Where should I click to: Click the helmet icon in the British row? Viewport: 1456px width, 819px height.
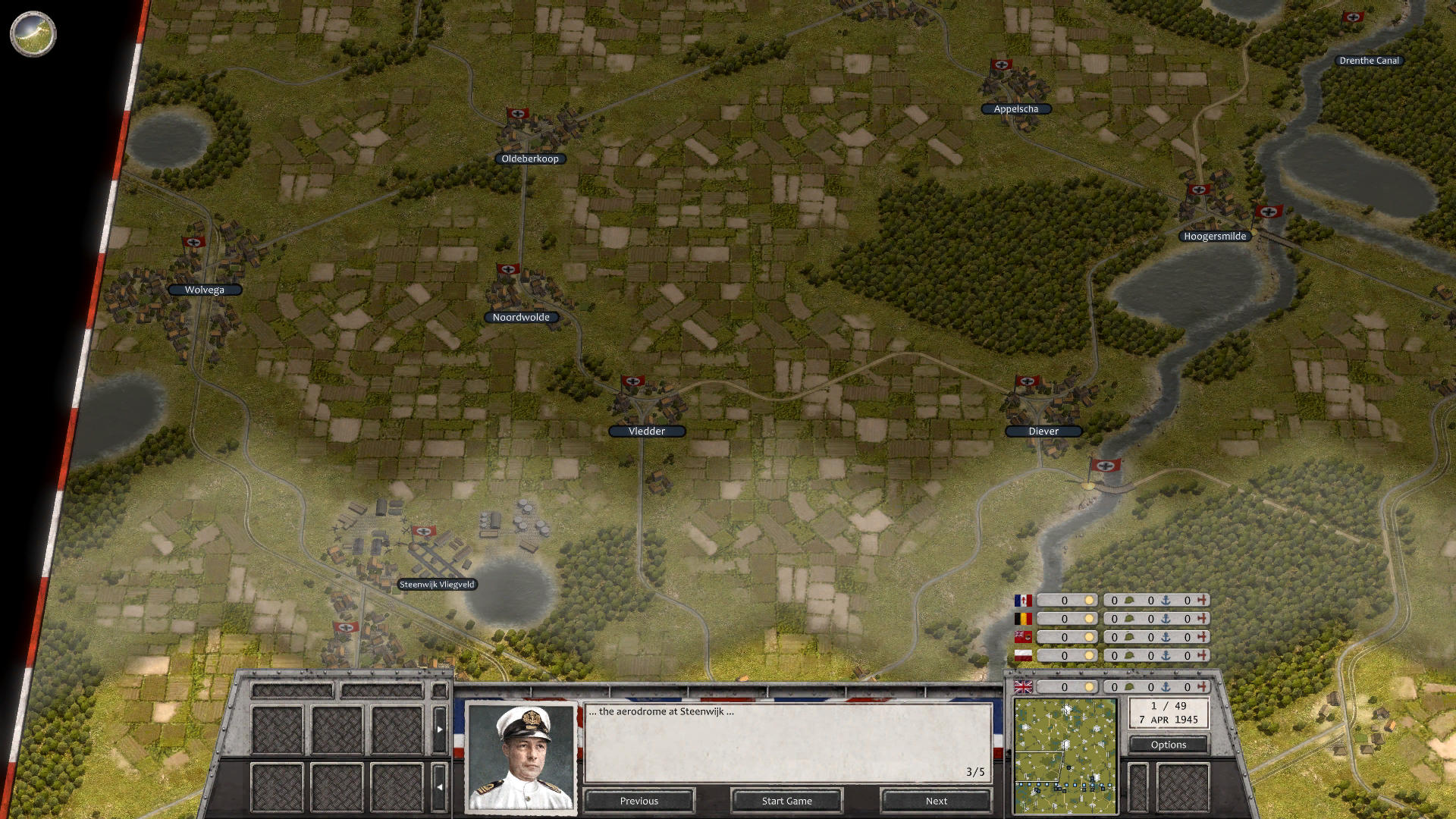pos(1128,687)
